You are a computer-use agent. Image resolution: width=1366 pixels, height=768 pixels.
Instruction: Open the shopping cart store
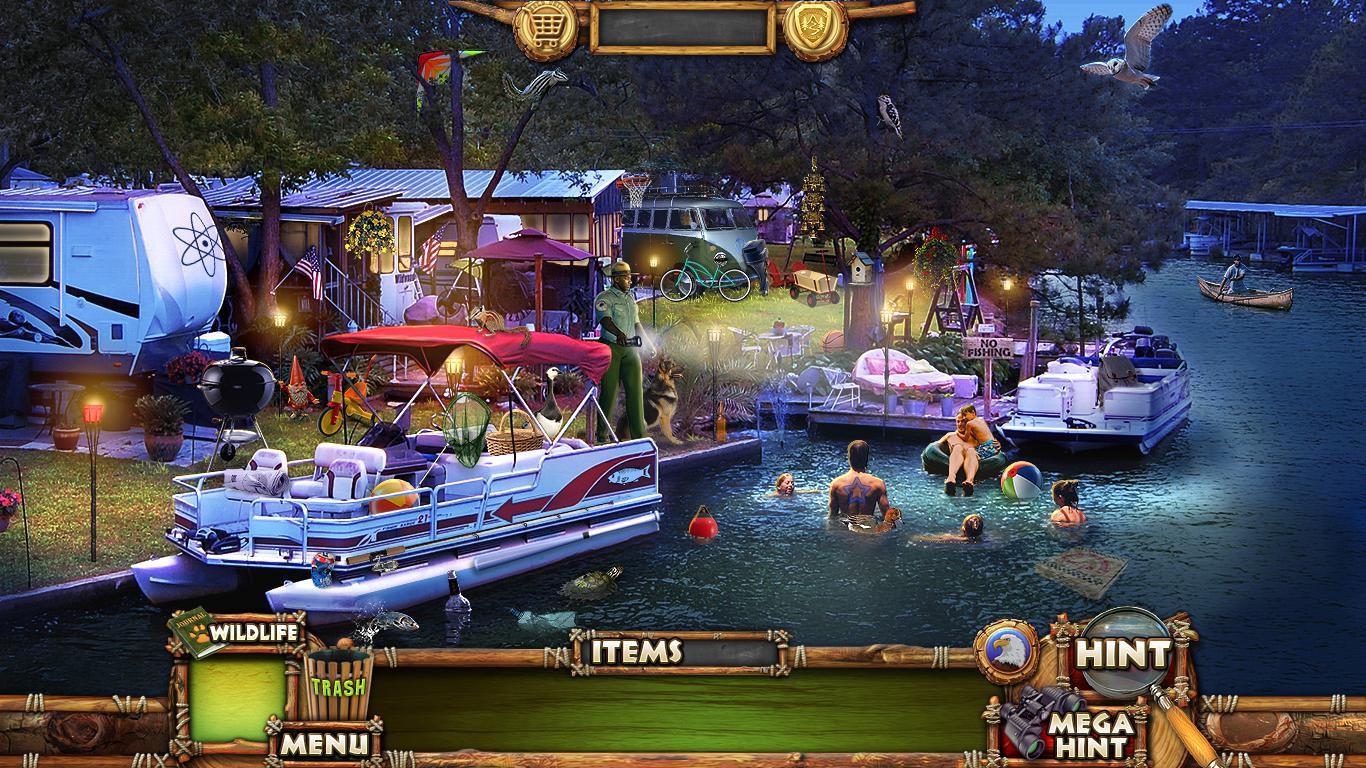545,29
